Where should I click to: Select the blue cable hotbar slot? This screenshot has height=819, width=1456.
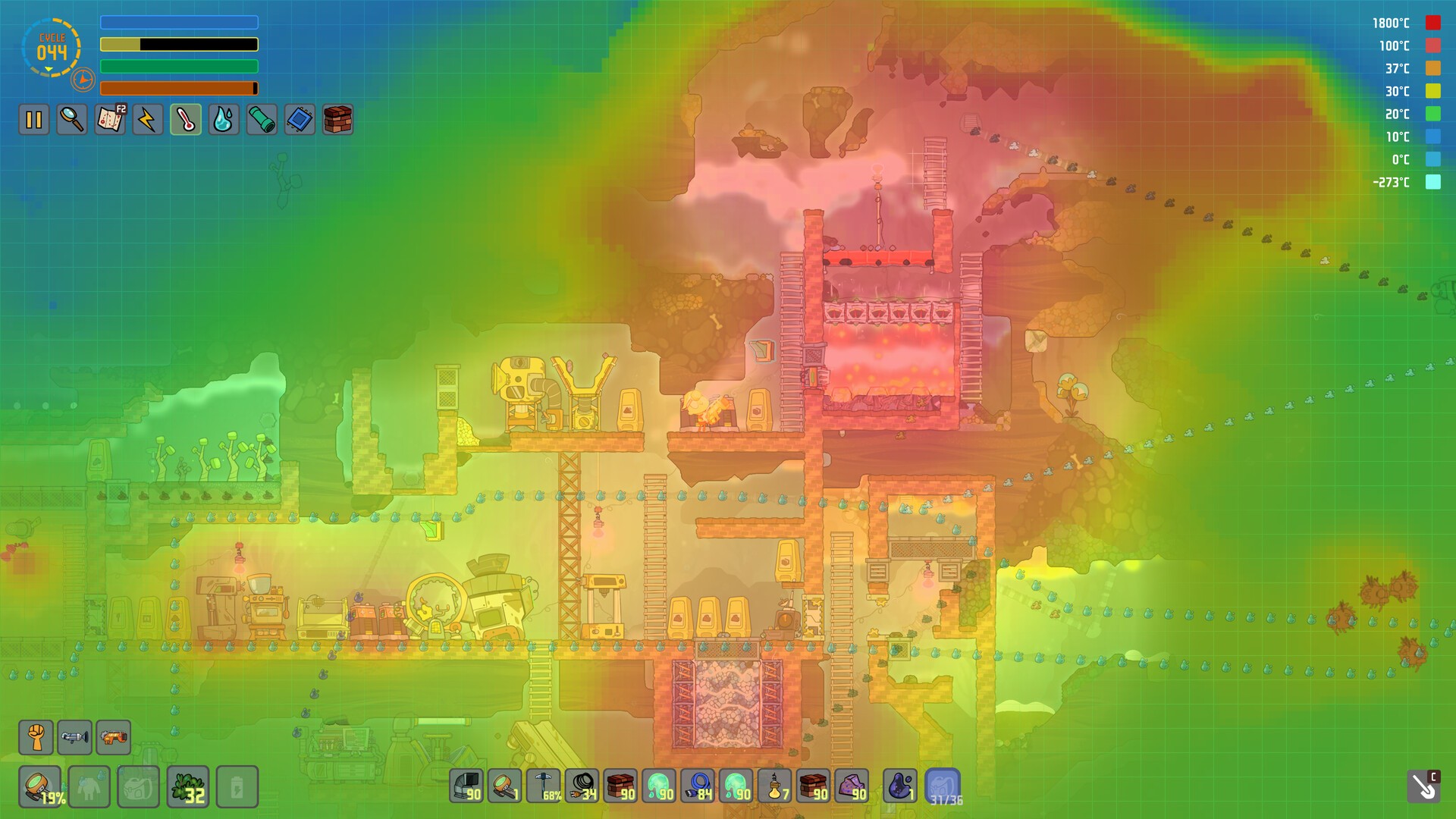pos(698,786)
